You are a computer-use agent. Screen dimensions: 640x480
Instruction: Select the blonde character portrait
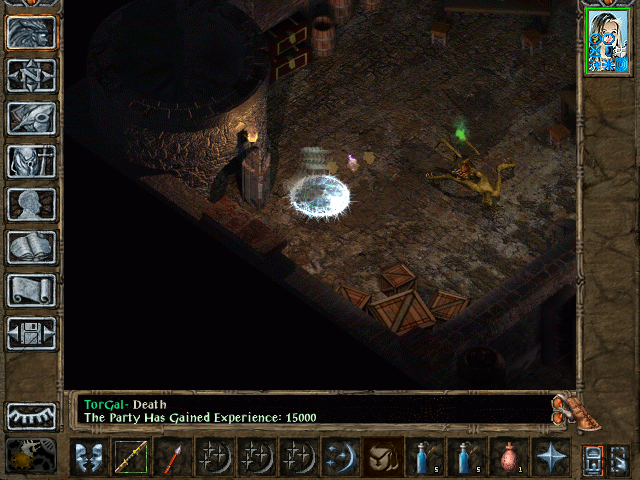[x=607, y=42]
